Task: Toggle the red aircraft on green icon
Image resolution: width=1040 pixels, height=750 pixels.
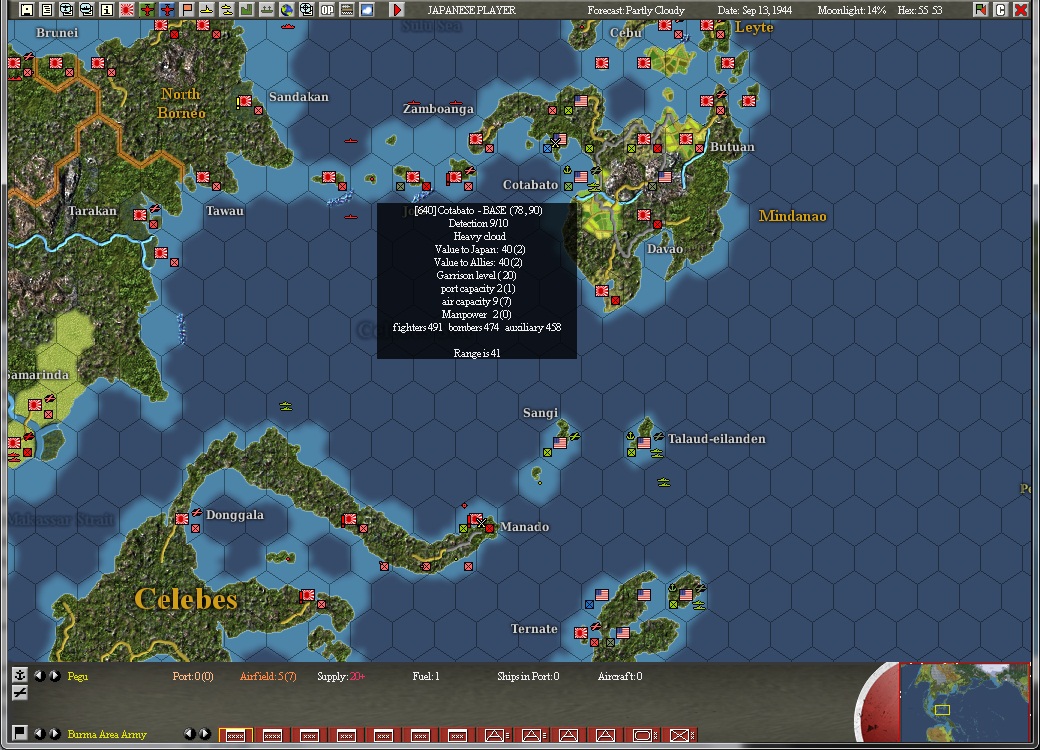Action: [147, 10]
